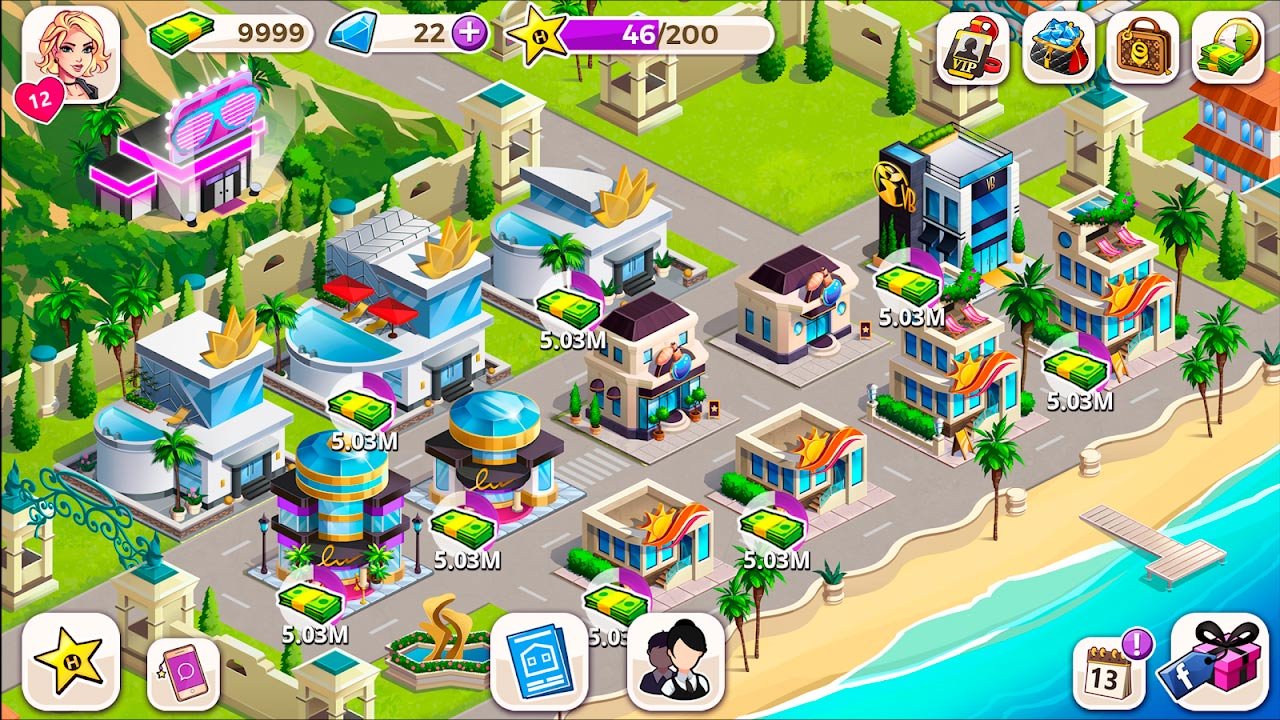Open the brown suitcase inventory

point(1143,48)
